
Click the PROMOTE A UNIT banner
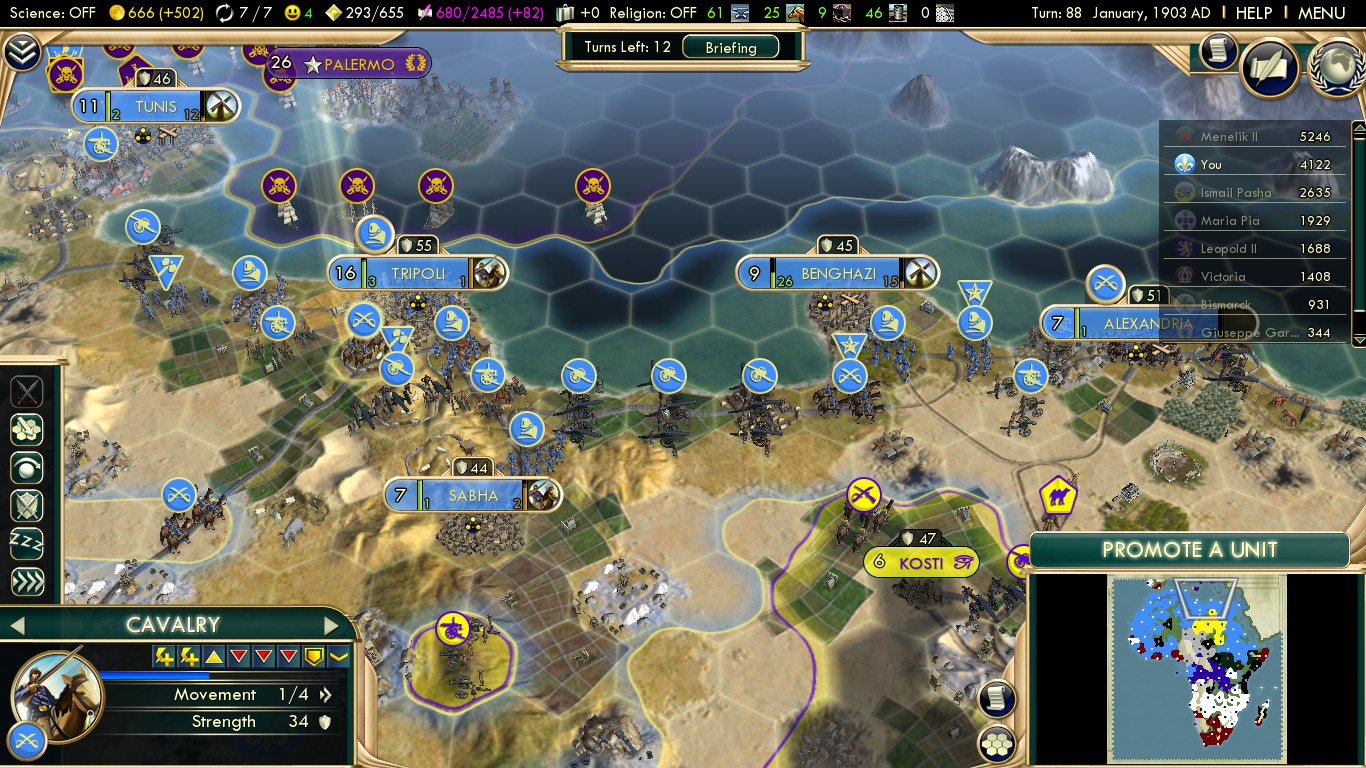(1189, 549)
